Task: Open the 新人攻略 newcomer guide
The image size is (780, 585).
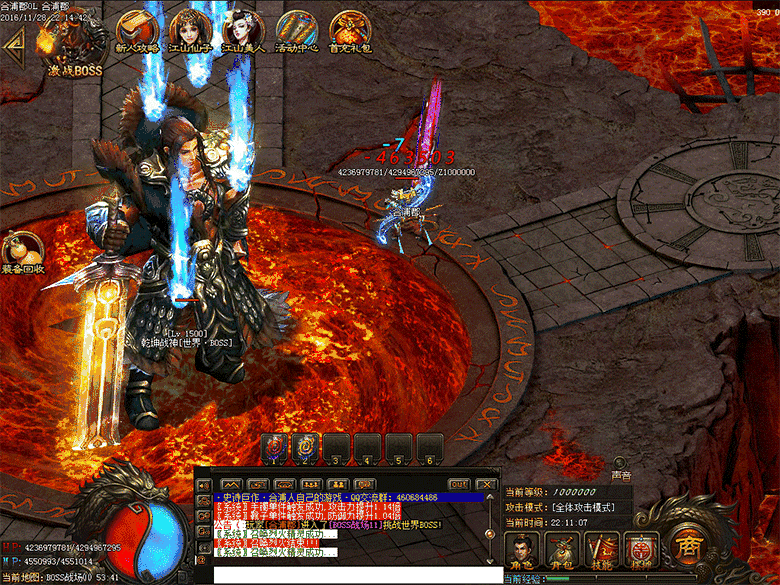Action: click(135, 32)
